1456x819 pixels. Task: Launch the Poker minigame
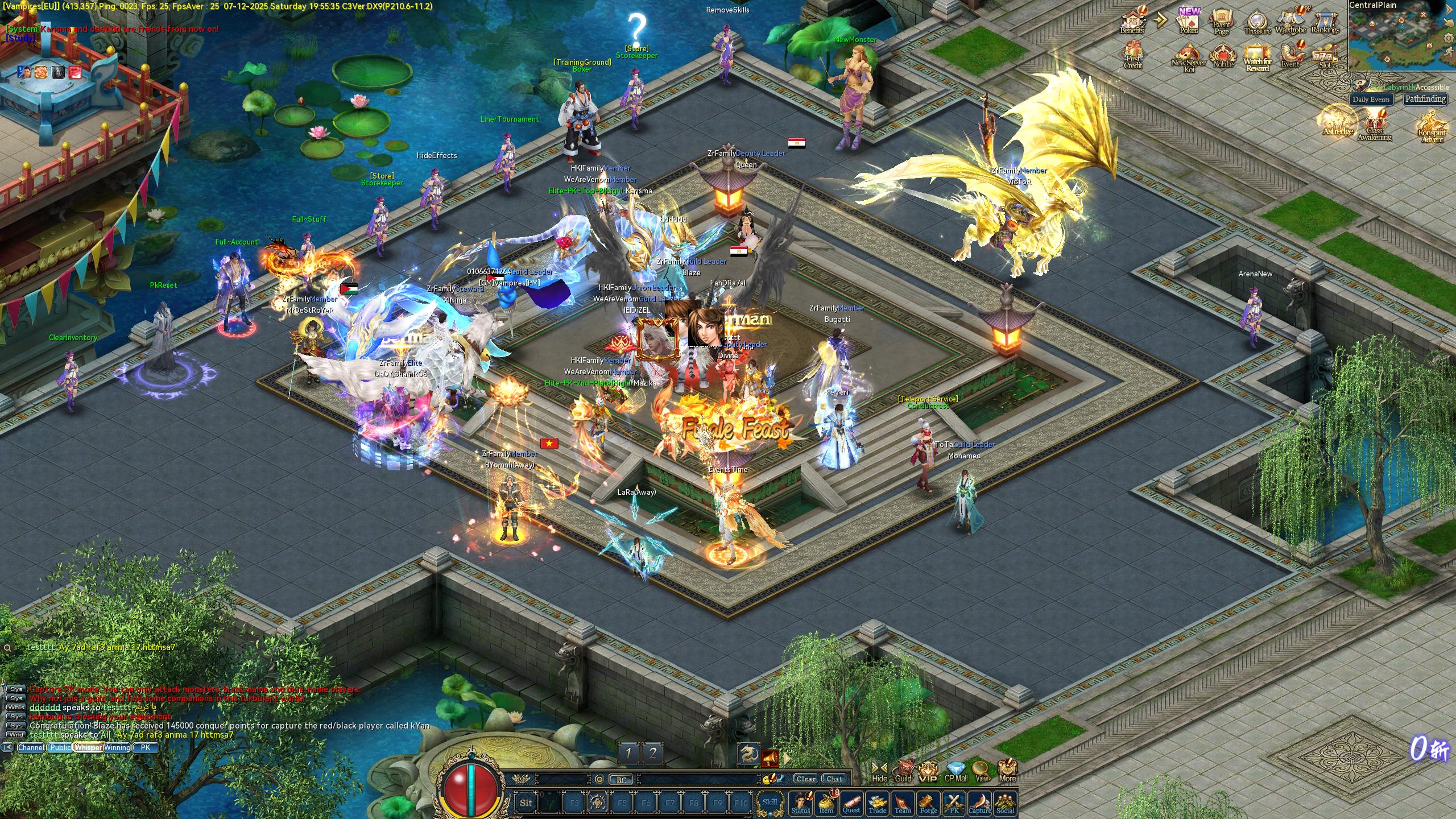coord(1189,22)
